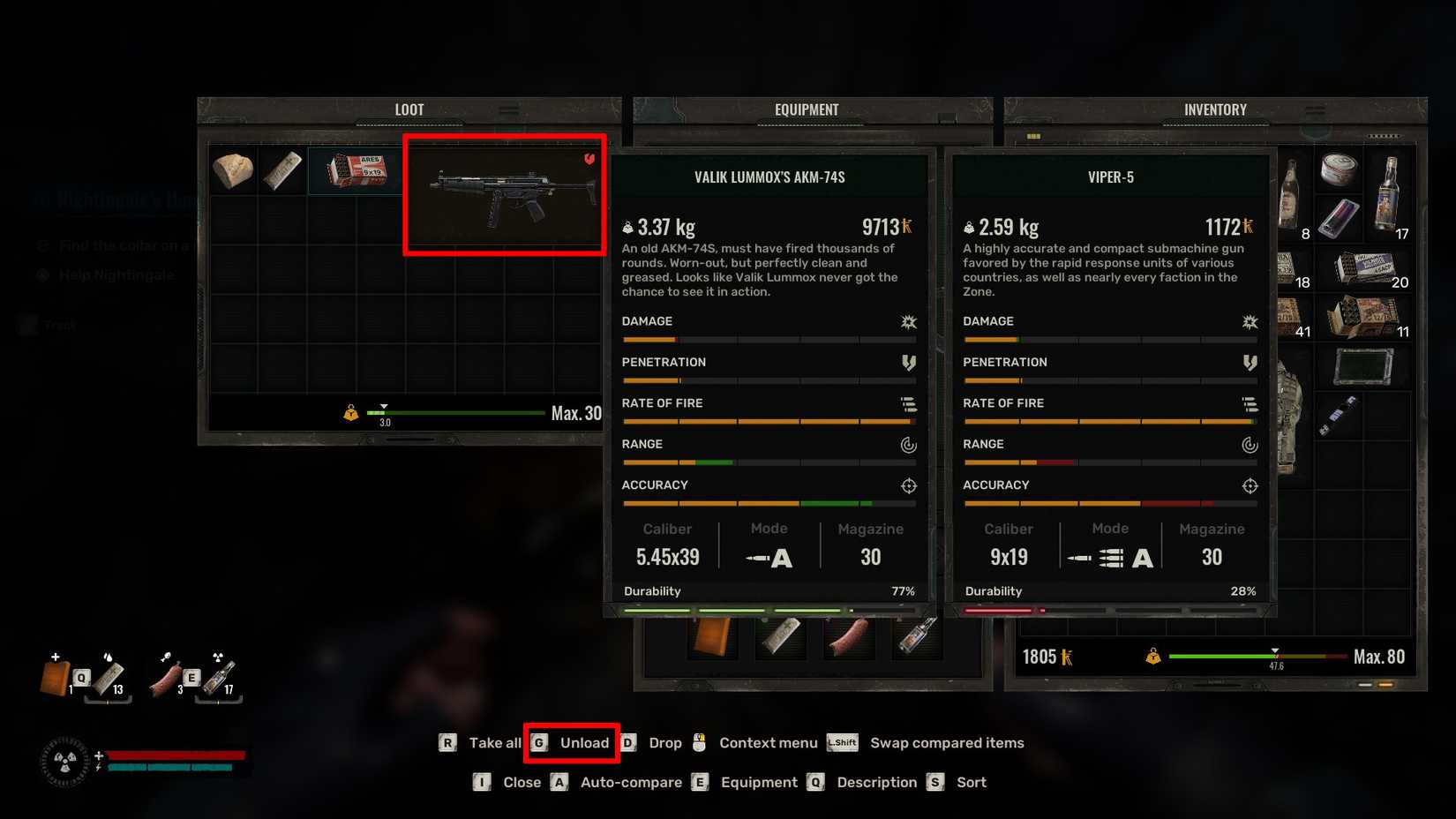
Task: Click the kettlebell weight icon beside 3.37 kg
Action: click(628, 227)
